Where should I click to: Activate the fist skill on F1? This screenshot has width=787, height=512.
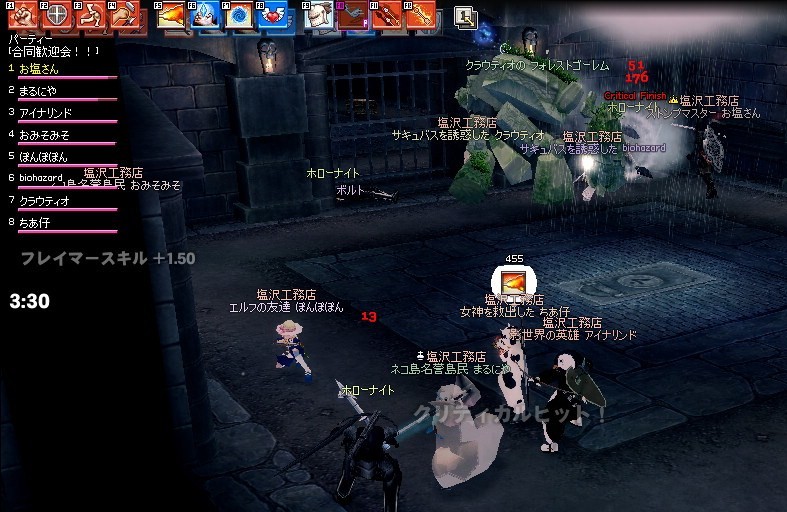pos(23,15)
